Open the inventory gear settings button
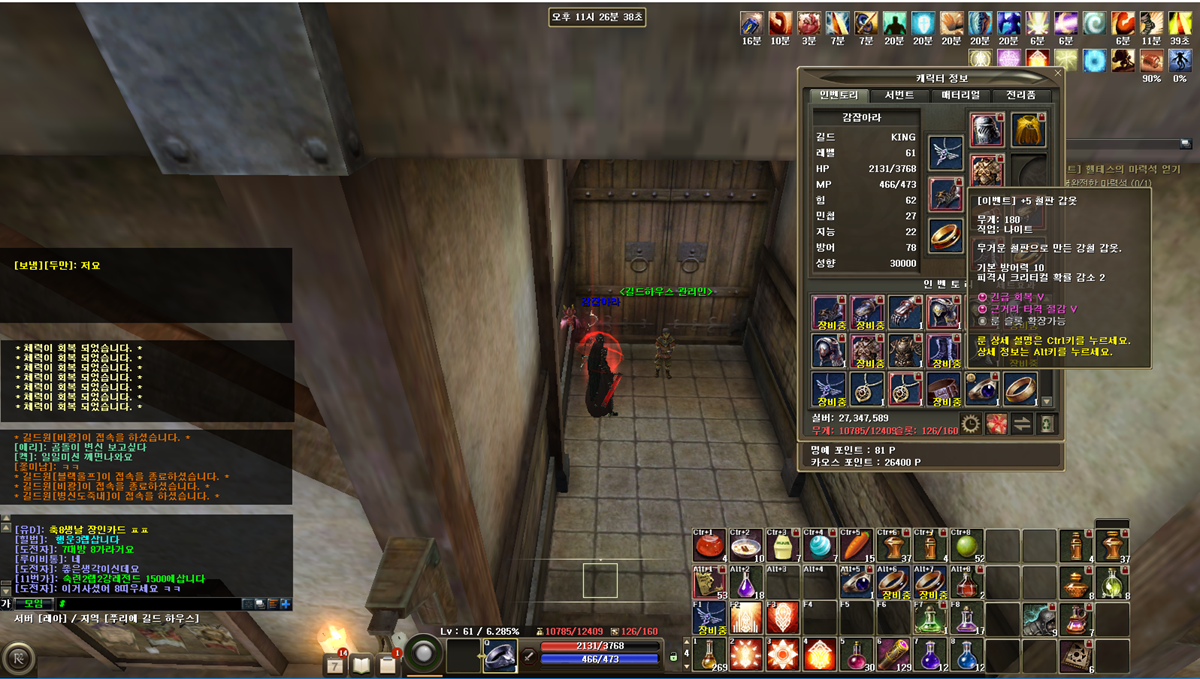Screen dimensions: 1200x679 point(970,423)
